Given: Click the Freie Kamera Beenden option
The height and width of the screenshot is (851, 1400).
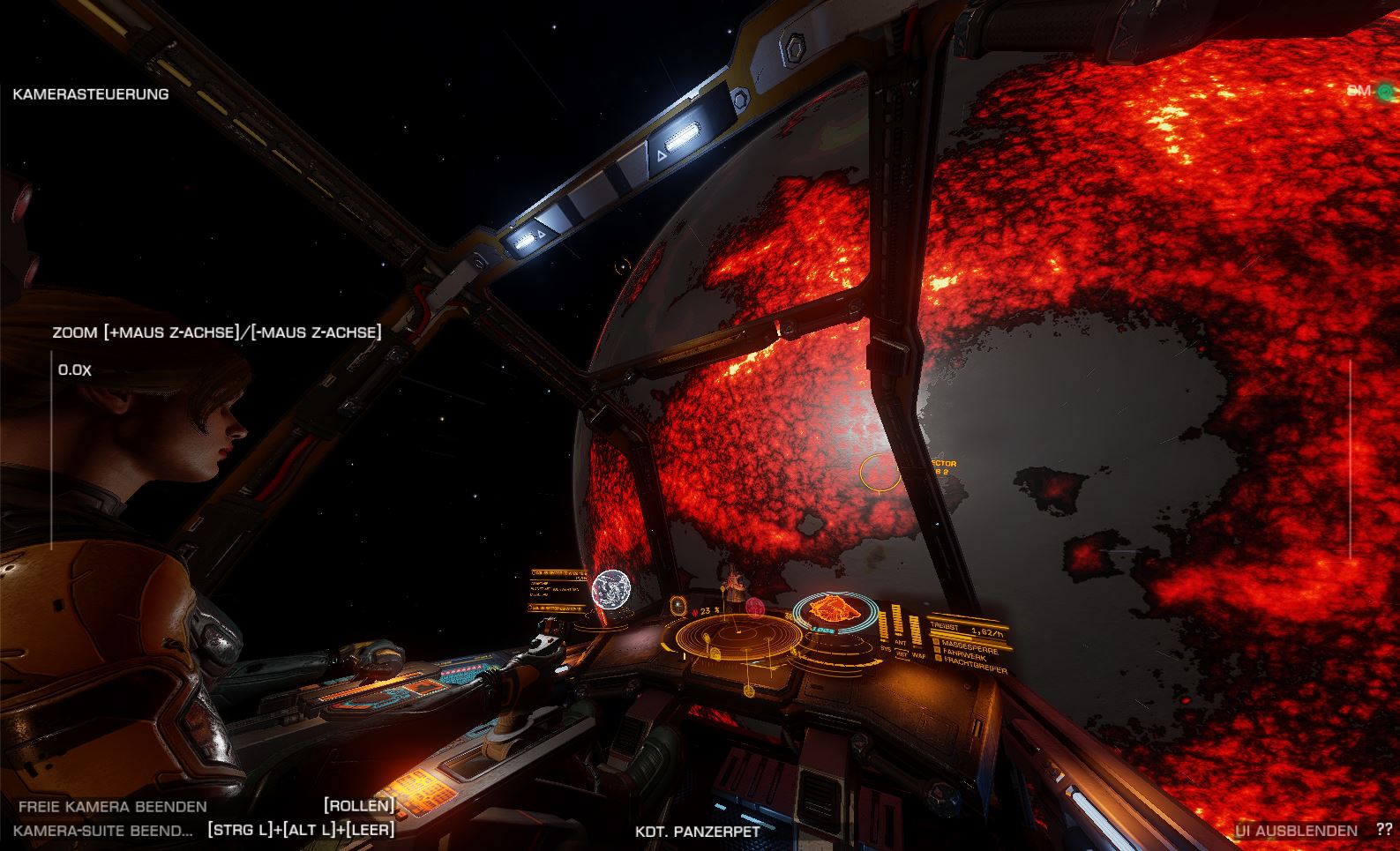Looking at the screenshot, I should (x=112, y=806).
